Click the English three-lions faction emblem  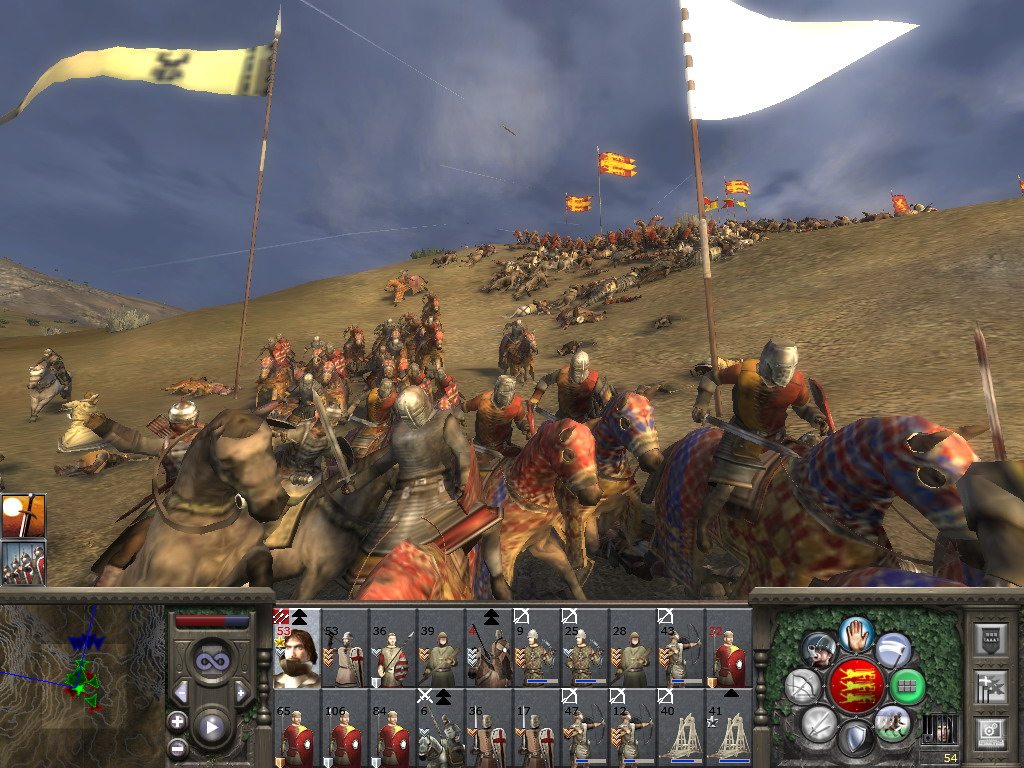coord(855,686)
